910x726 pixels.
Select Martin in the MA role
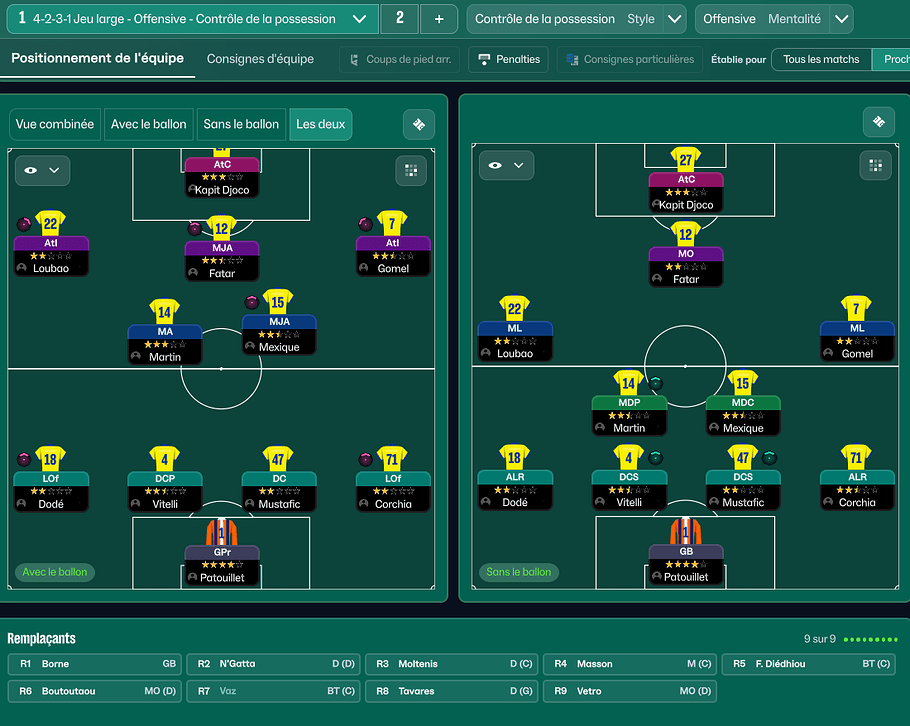(x=165, y=344)
